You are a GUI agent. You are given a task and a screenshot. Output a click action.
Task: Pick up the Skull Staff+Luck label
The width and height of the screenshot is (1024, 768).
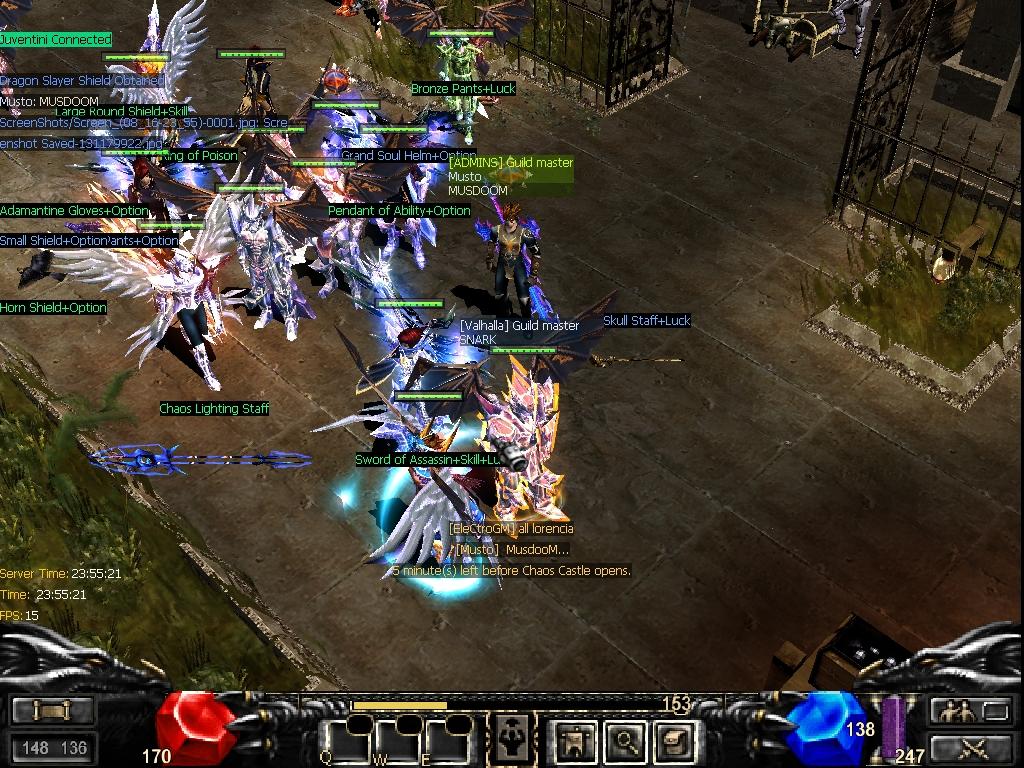point(646,321)
